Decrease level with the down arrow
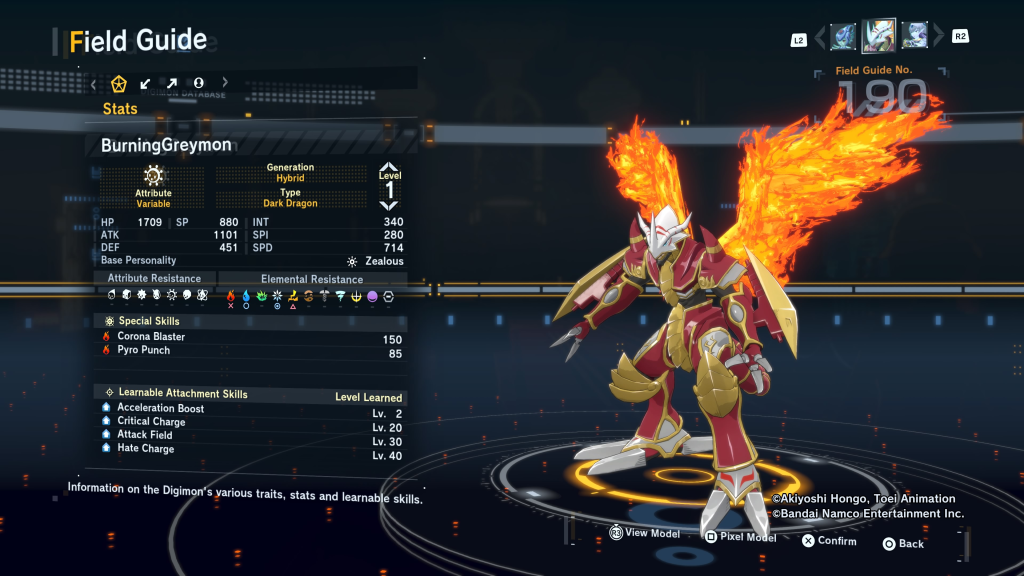The height and width of the screenshot is (576, 1024). pos(389,206)
